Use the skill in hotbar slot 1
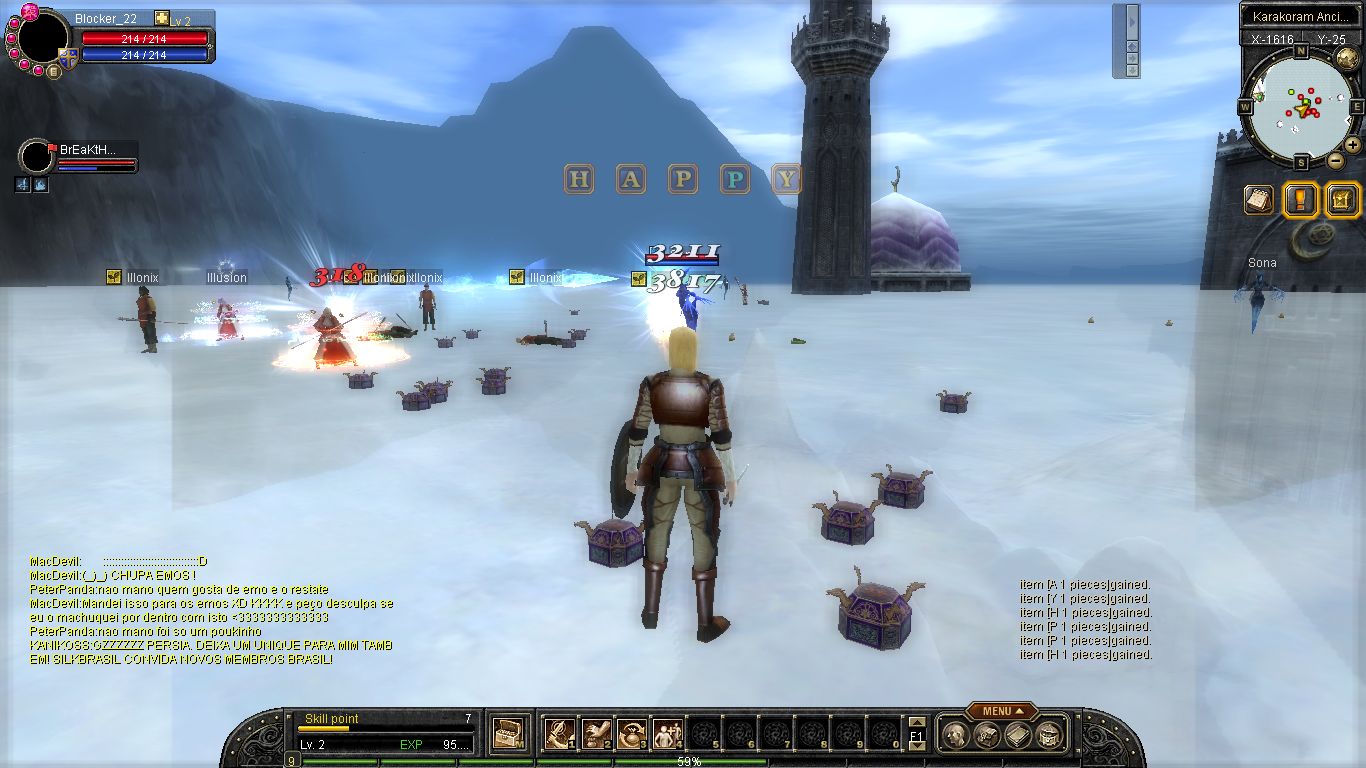 pyautogui.click(x=559, y=735)
